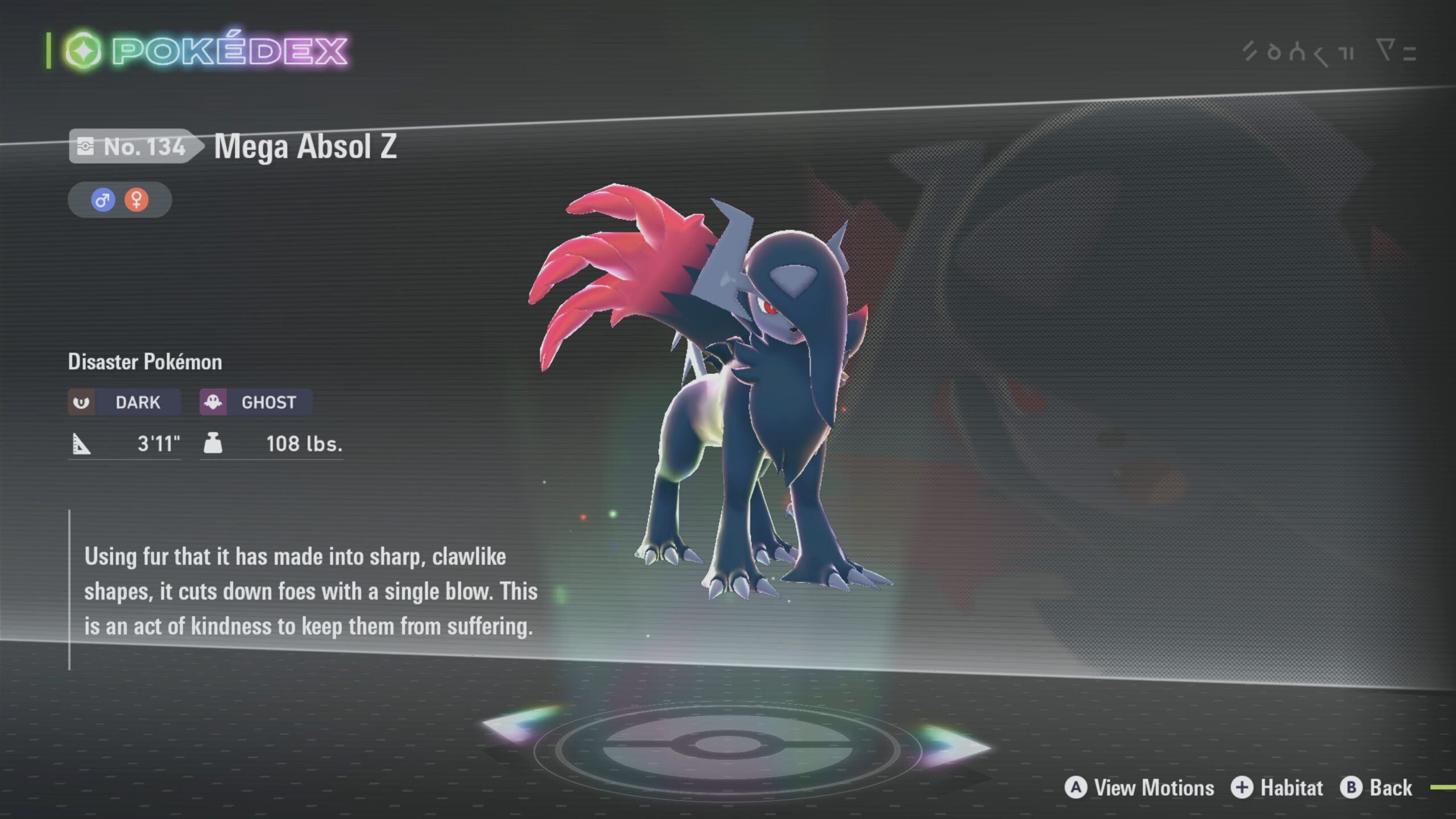Click the DARK type badge
Screen dimensions: 1456x819
tap(124, 403)
